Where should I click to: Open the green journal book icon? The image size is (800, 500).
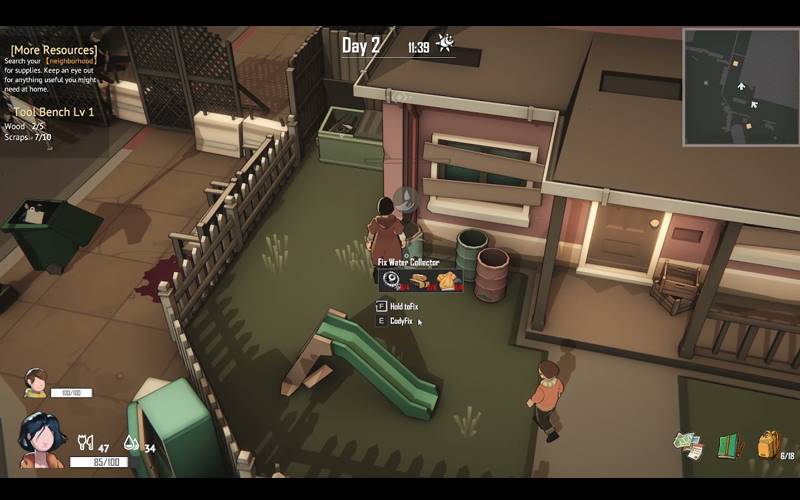729,446
